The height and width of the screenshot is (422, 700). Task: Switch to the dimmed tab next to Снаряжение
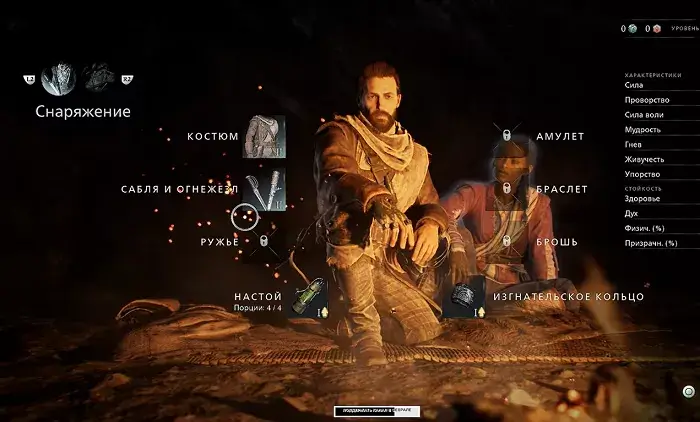[100, 79]
